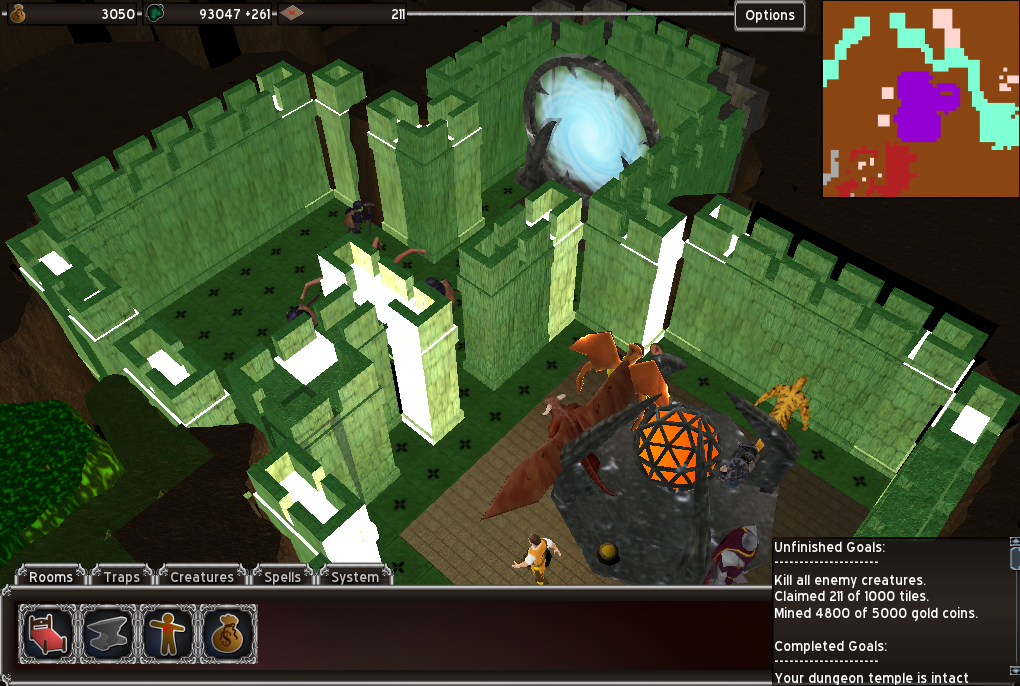Go to the System tab
The height and width of the screenshot is (686, 1020).
pos(355,577)
